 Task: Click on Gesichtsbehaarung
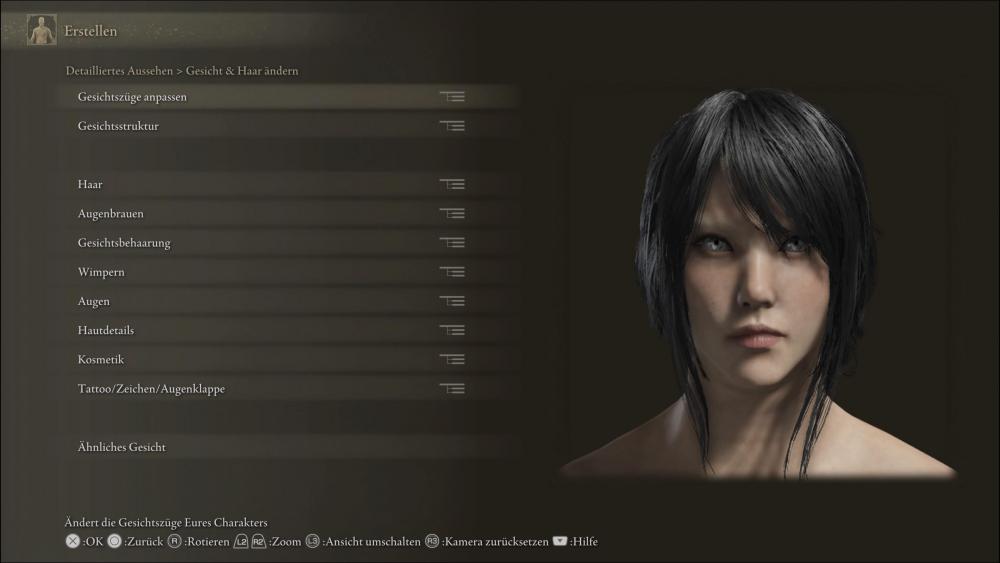pyautogui.click(x=124, y=243)
